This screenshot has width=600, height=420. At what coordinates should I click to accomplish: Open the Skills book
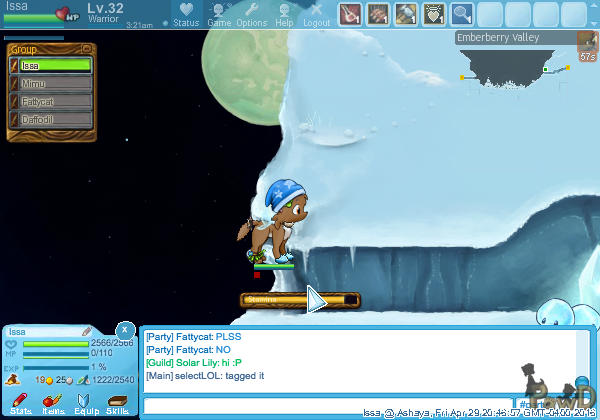click(117, 403)
